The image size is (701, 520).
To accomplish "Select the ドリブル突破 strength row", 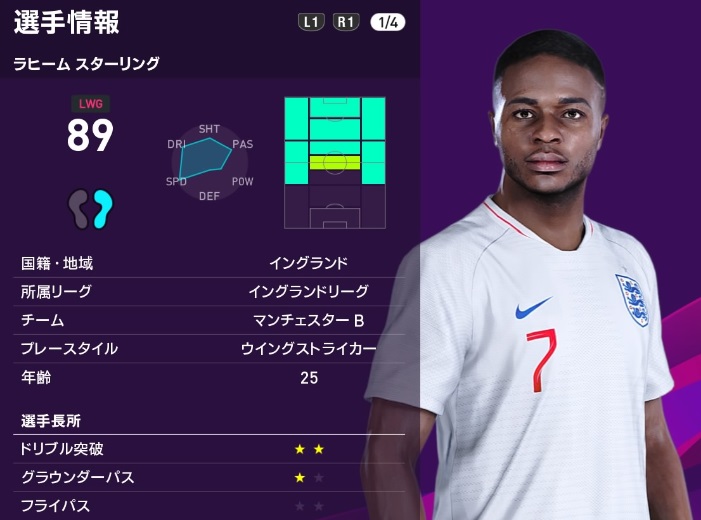I will click(208, 449).
